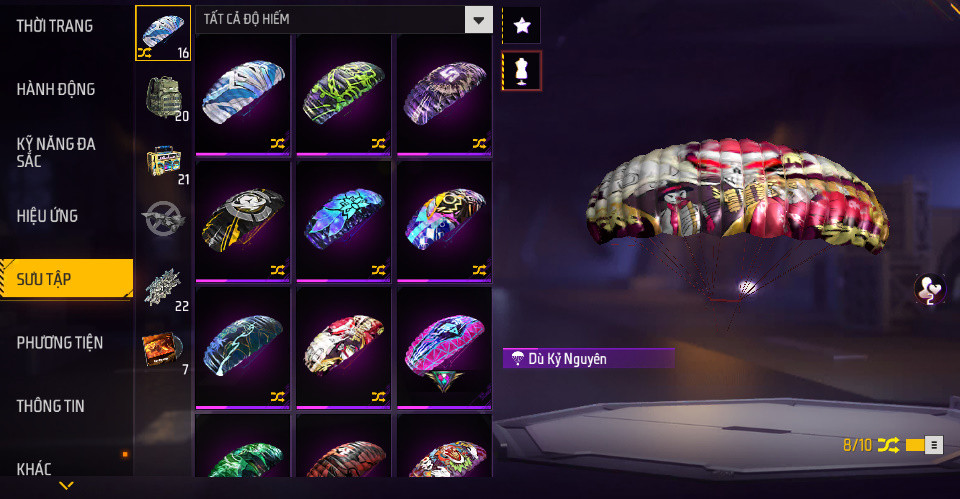The width and height of the screenshot is (960, 499).
Task: Open the list icon next to the shuffle count
Action: coord(932,445)
